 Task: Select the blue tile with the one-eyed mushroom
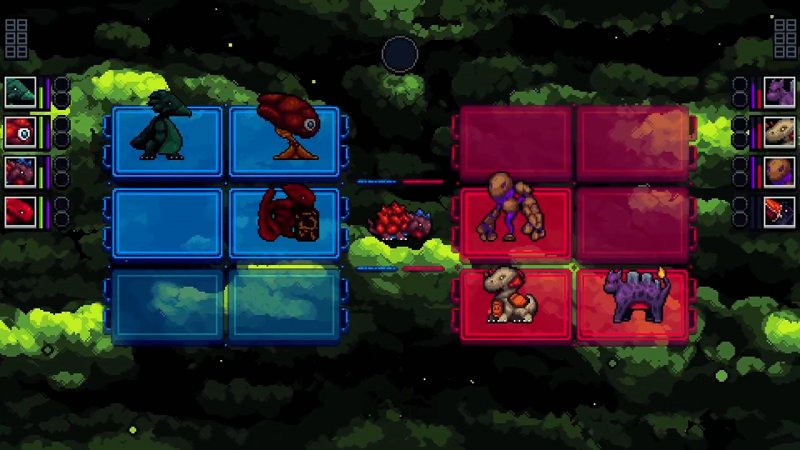285,142
